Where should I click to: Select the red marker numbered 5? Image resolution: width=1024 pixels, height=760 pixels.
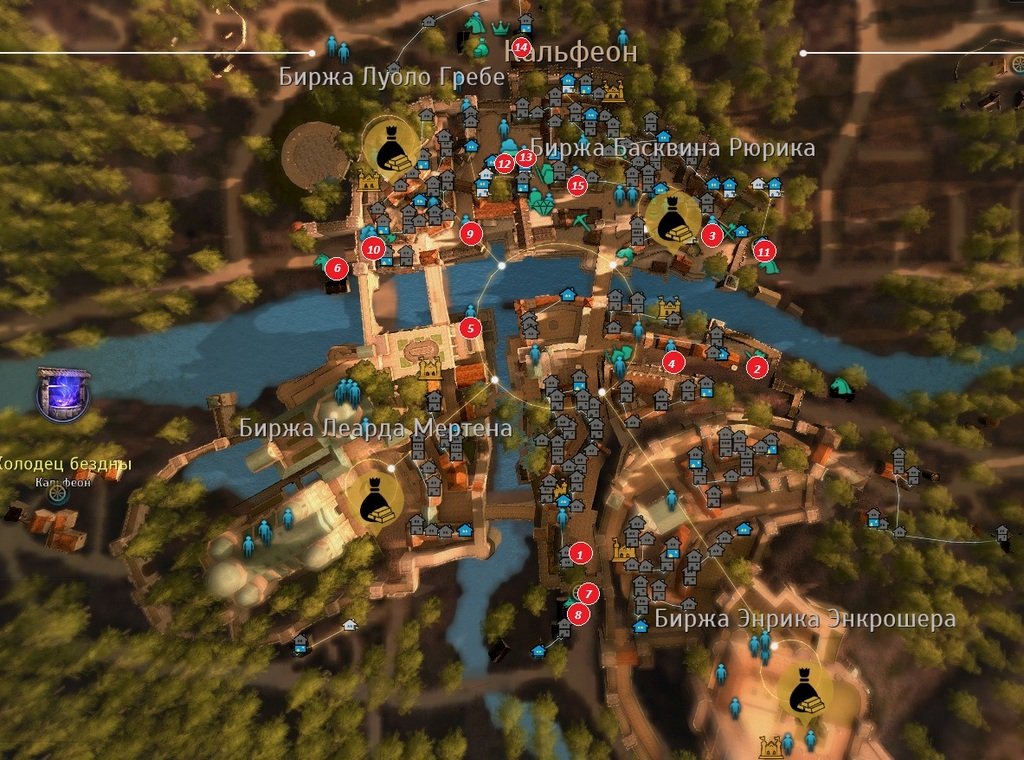pos(472,327)
